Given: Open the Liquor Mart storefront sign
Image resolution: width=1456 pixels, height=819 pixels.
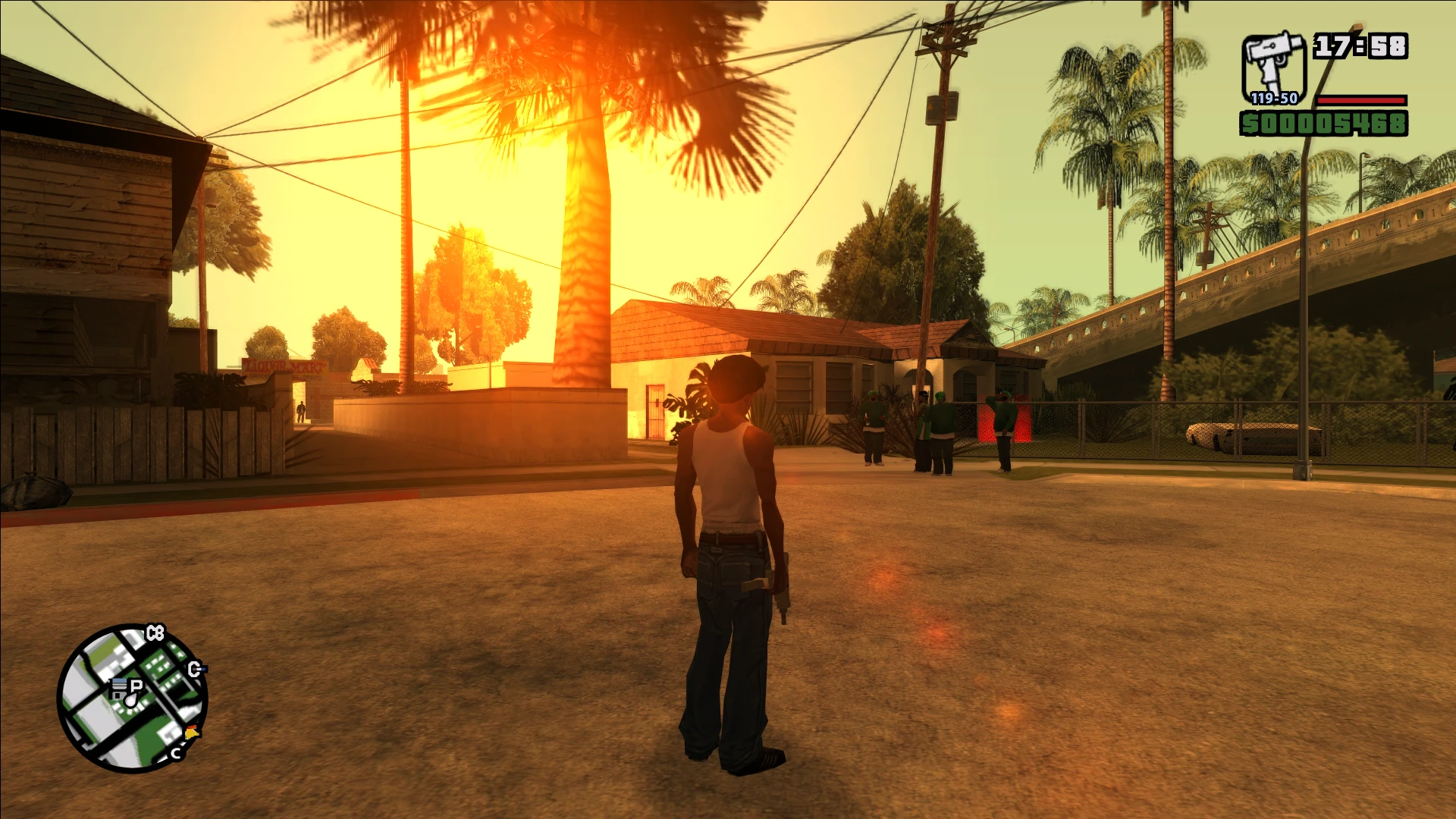Looking at the screenshot, I should click(x=287, y=364).
